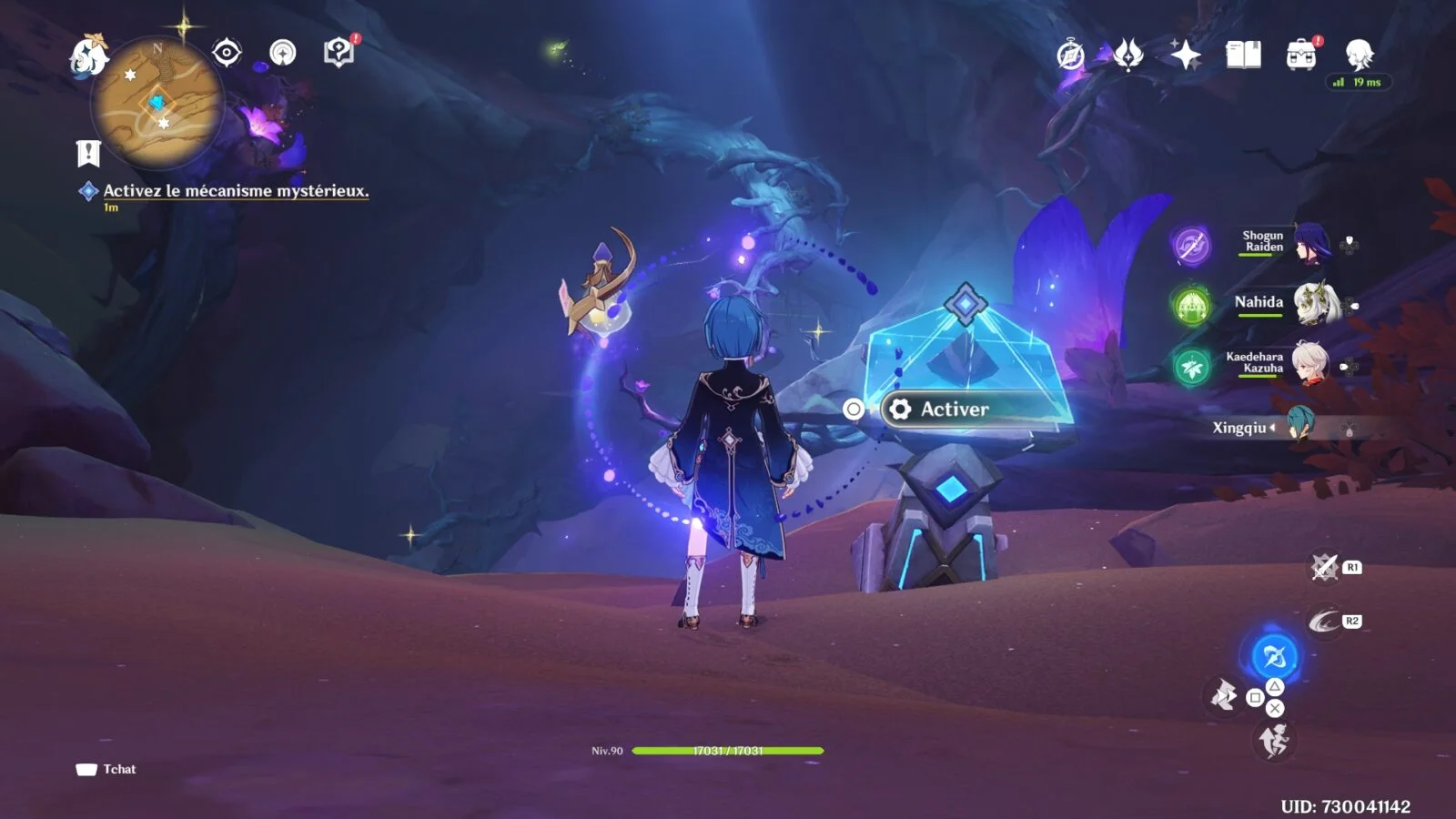
Task: Open the compass events icon
Action: tap(1071, 56)
